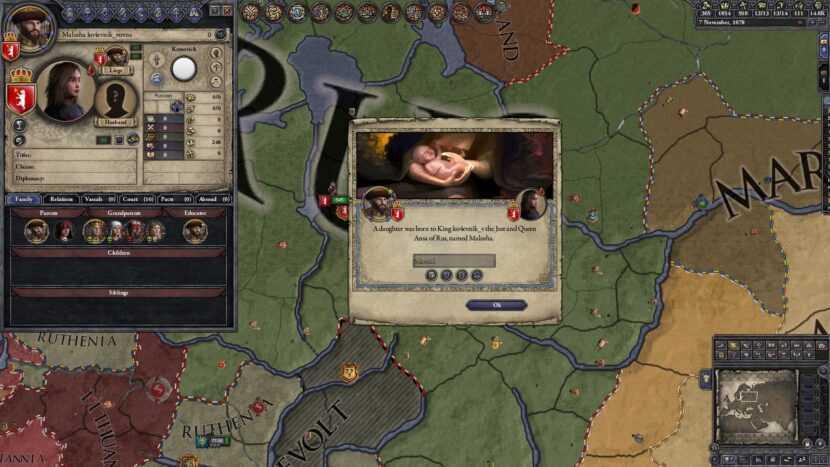Switch to the Pacts tab
The image size is (830, 467).
click(171, 199)
